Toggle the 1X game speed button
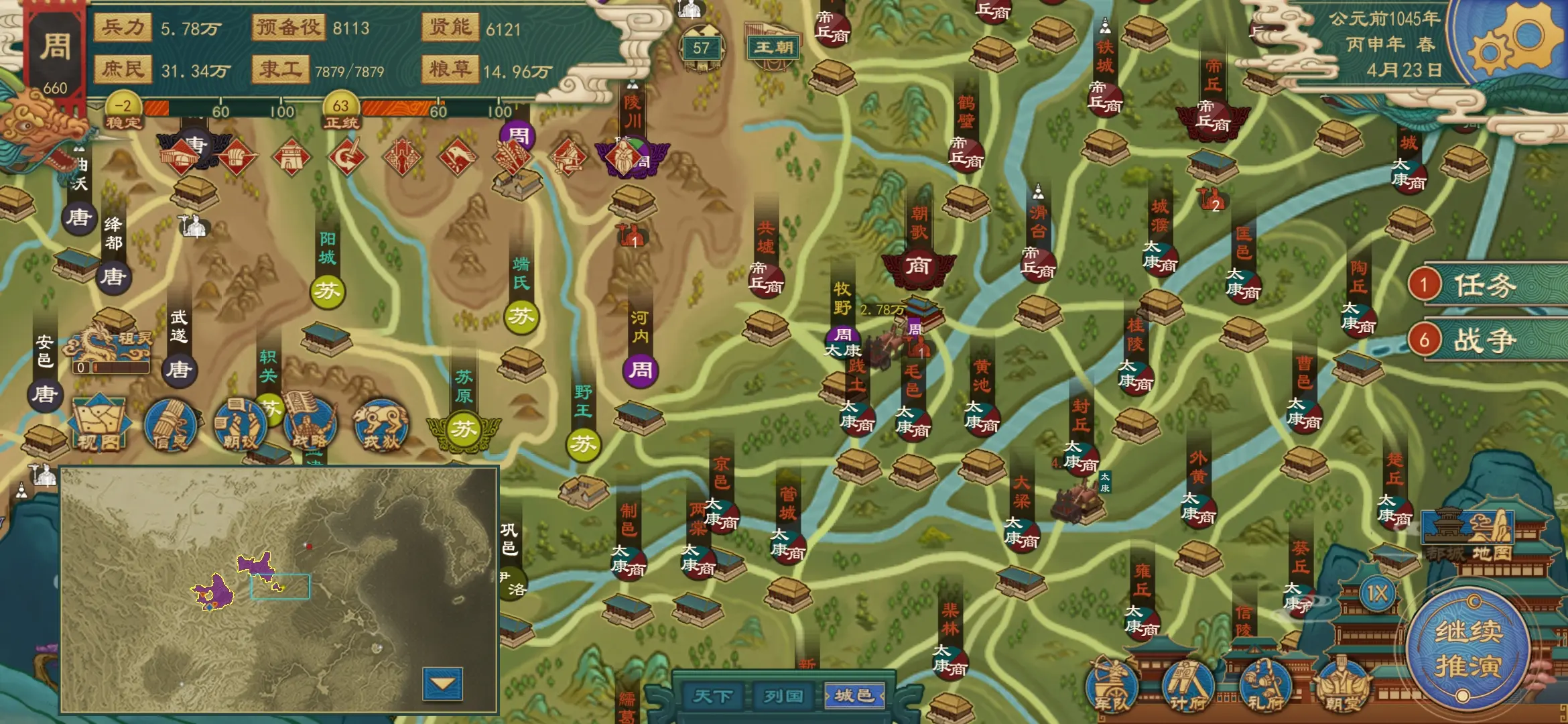 pyautogui.click(x=1377, y=593)
